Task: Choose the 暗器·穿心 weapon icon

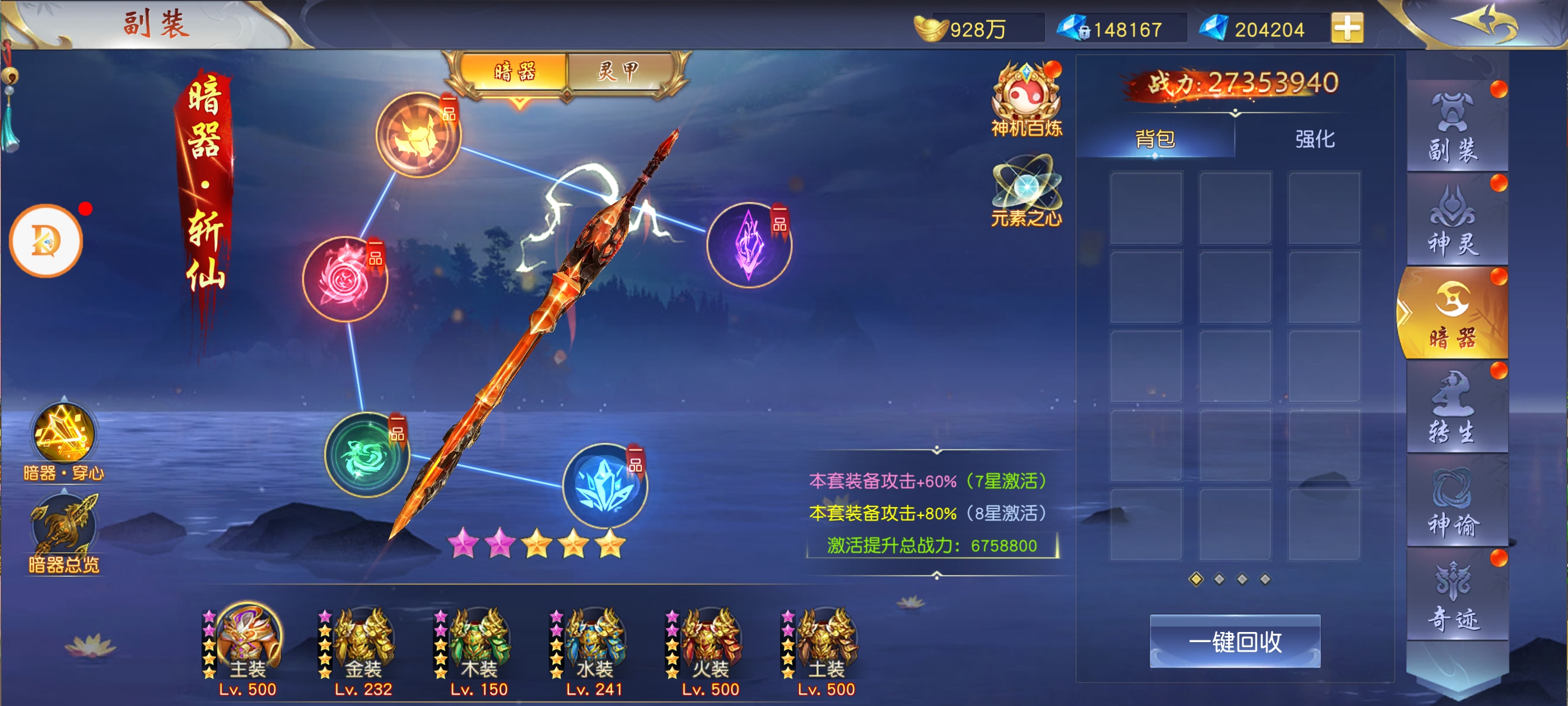Action: (63, 434)
